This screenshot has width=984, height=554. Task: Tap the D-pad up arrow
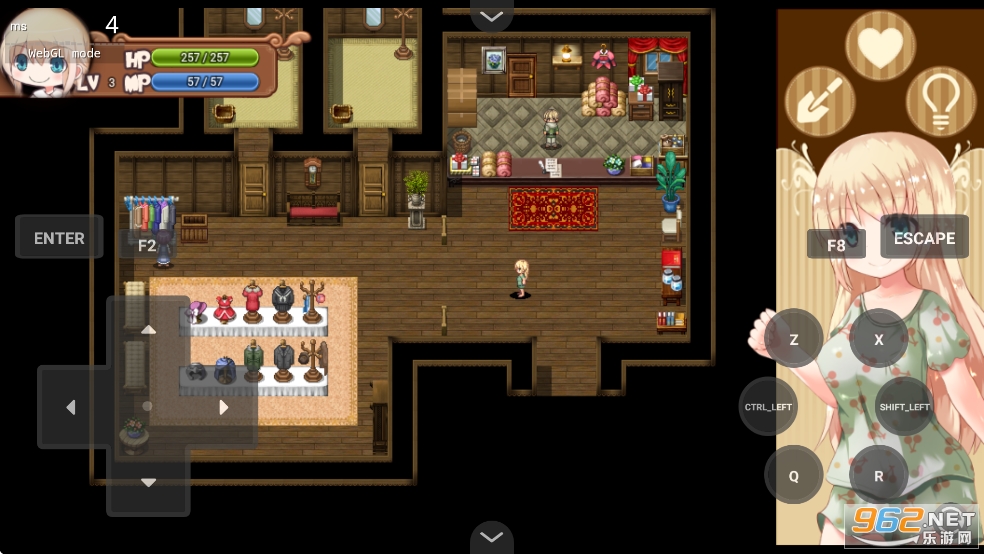[148, 330]
